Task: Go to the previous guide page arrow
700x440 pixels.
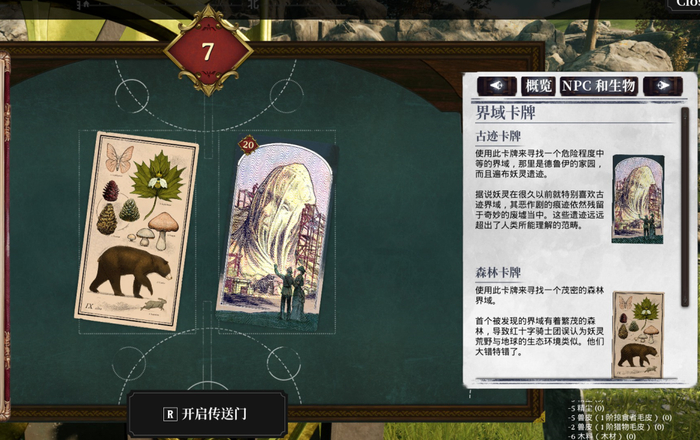Action: [497, 86]
